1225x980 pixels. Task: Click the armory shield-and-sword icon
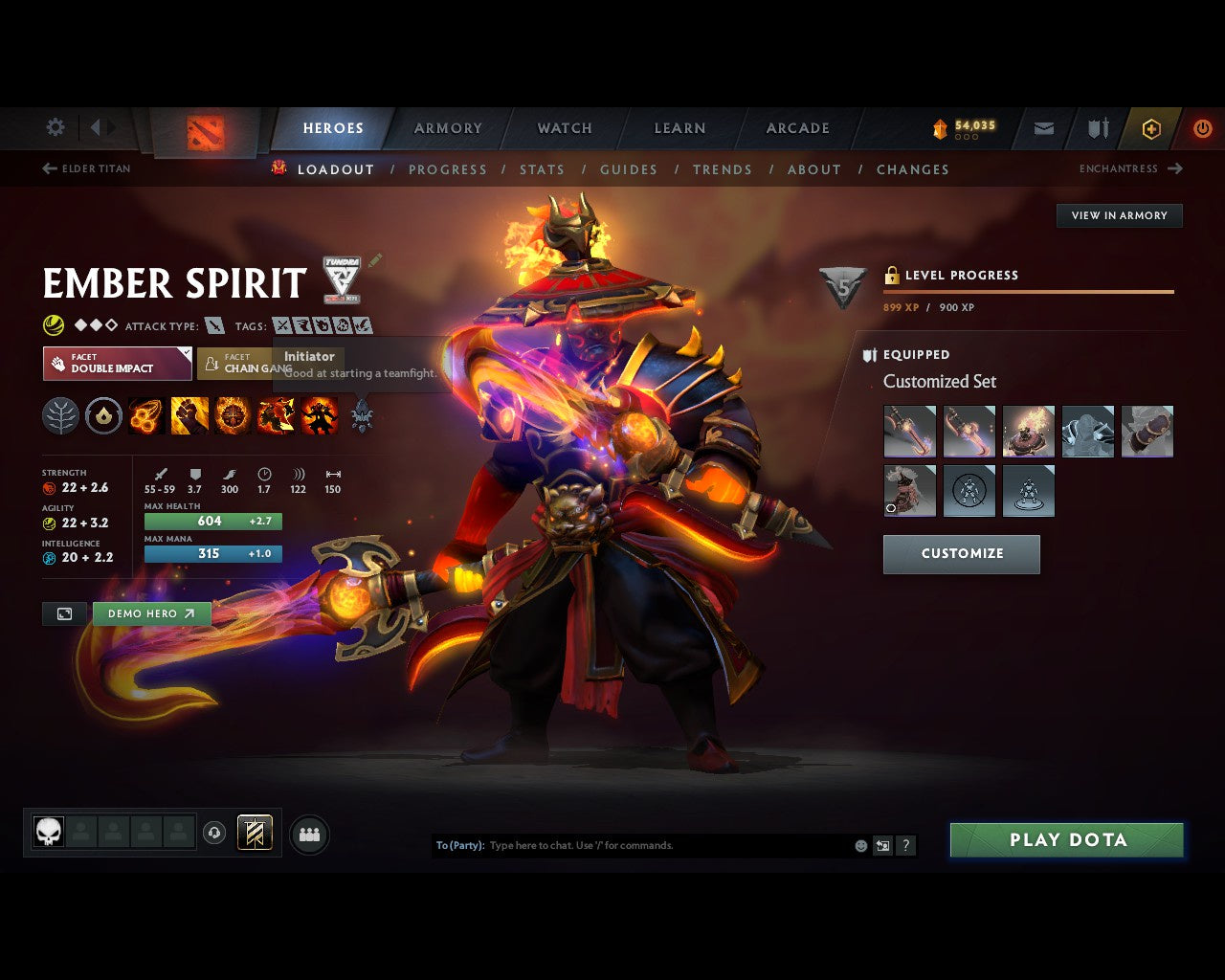[x=1096, y=128]
